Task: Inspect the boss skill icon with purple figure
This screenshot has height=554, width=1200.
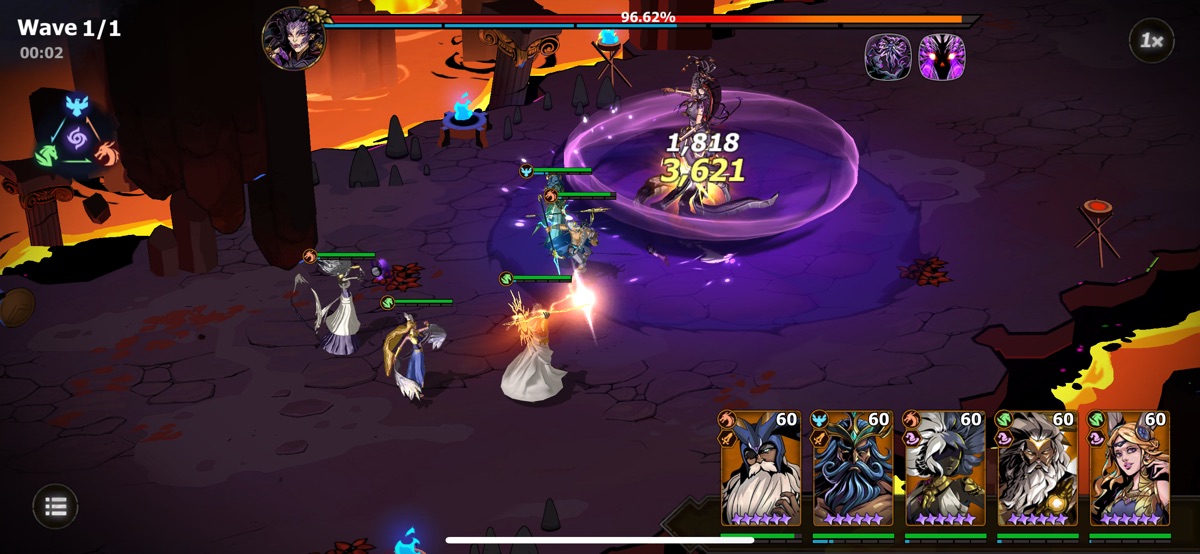Action: tap(888, 57)
